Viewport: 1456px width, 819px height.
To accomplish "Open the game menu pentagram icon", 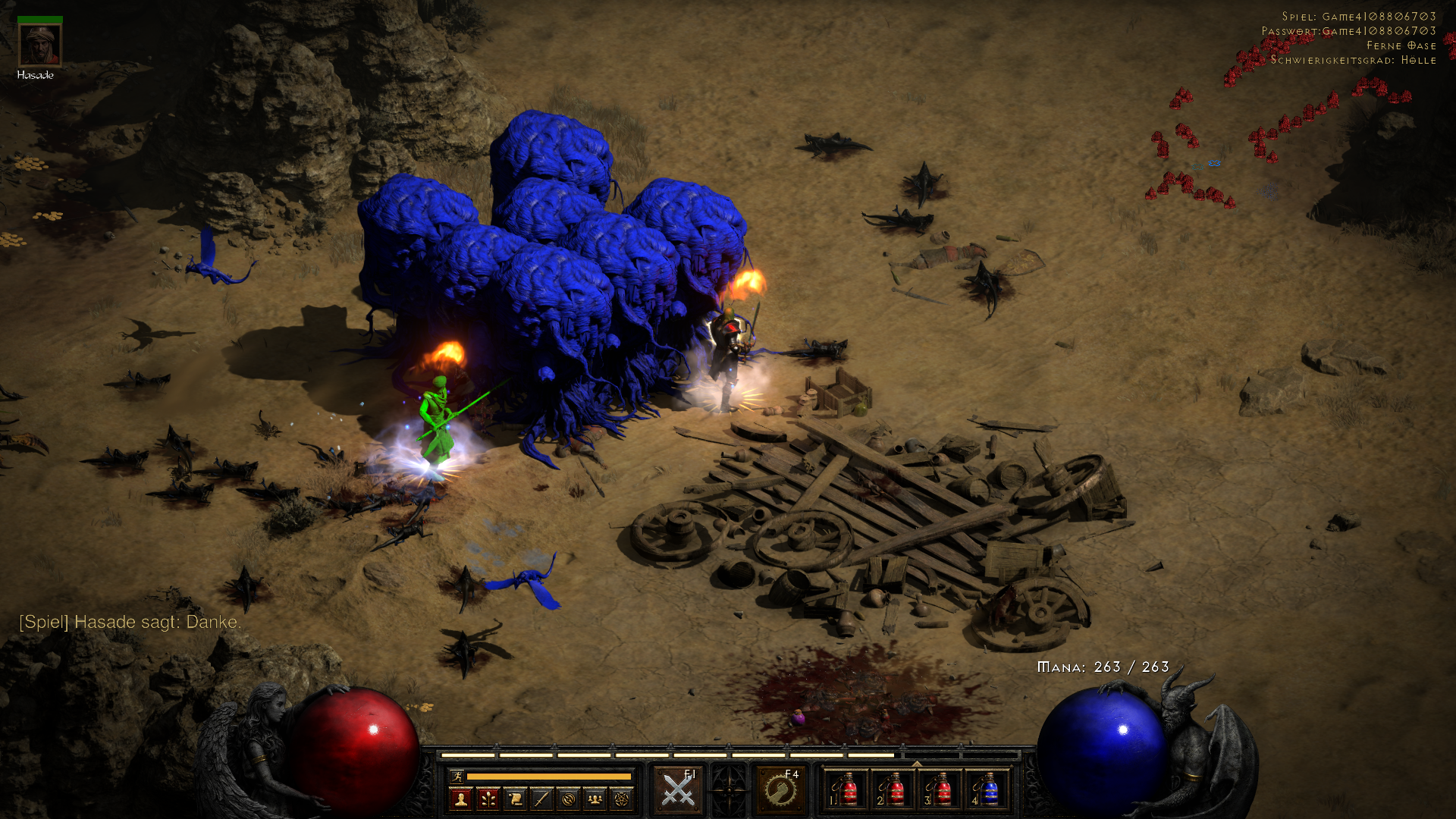I will click(622, 799).
